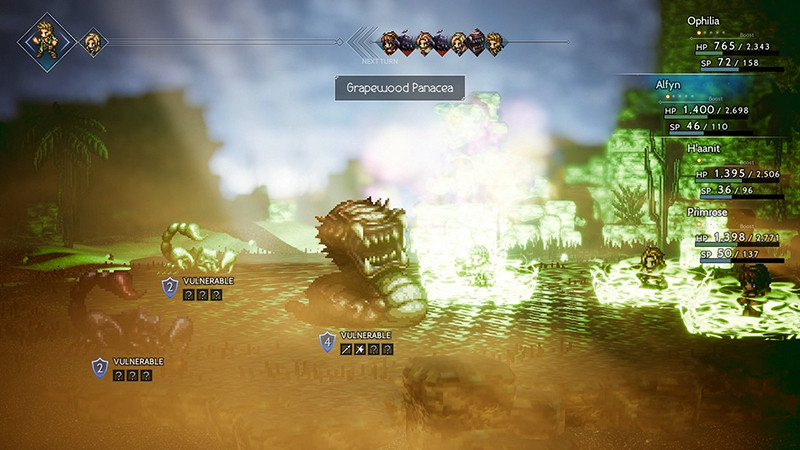Click the shield icon showing 4
Viewport: 800px width, 450px height.
(326, 342)
